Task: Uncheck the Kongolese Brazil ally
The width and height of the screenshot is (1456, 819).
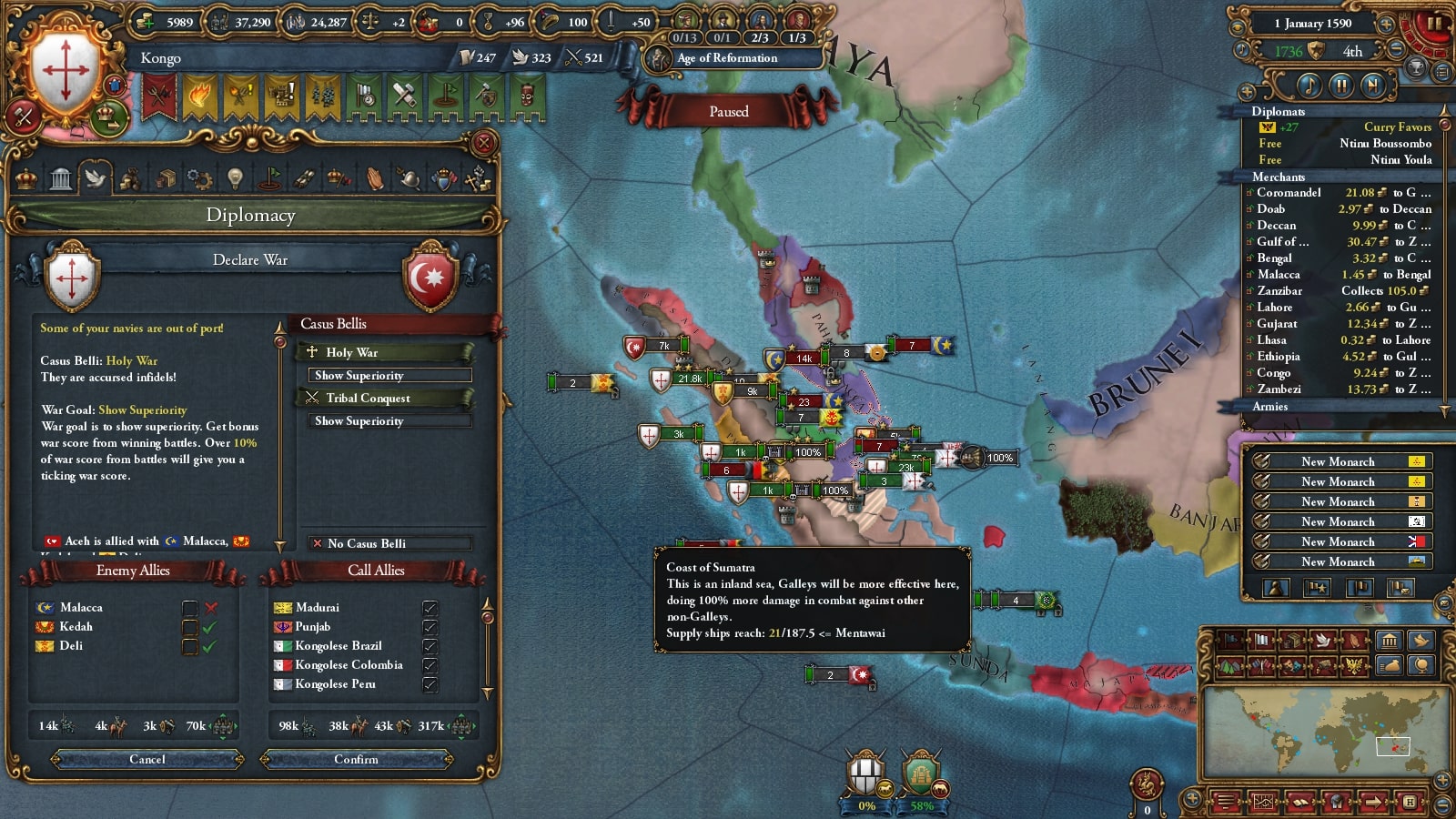Action: [430, 646]
